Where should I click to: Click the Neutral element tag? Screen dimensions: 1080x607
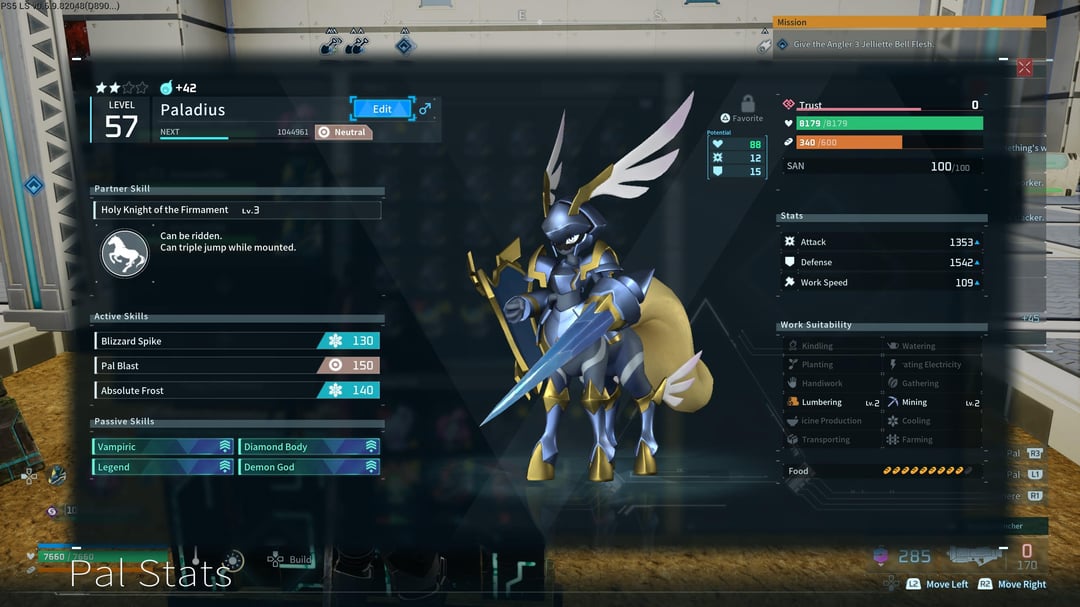tap(344, 132)
